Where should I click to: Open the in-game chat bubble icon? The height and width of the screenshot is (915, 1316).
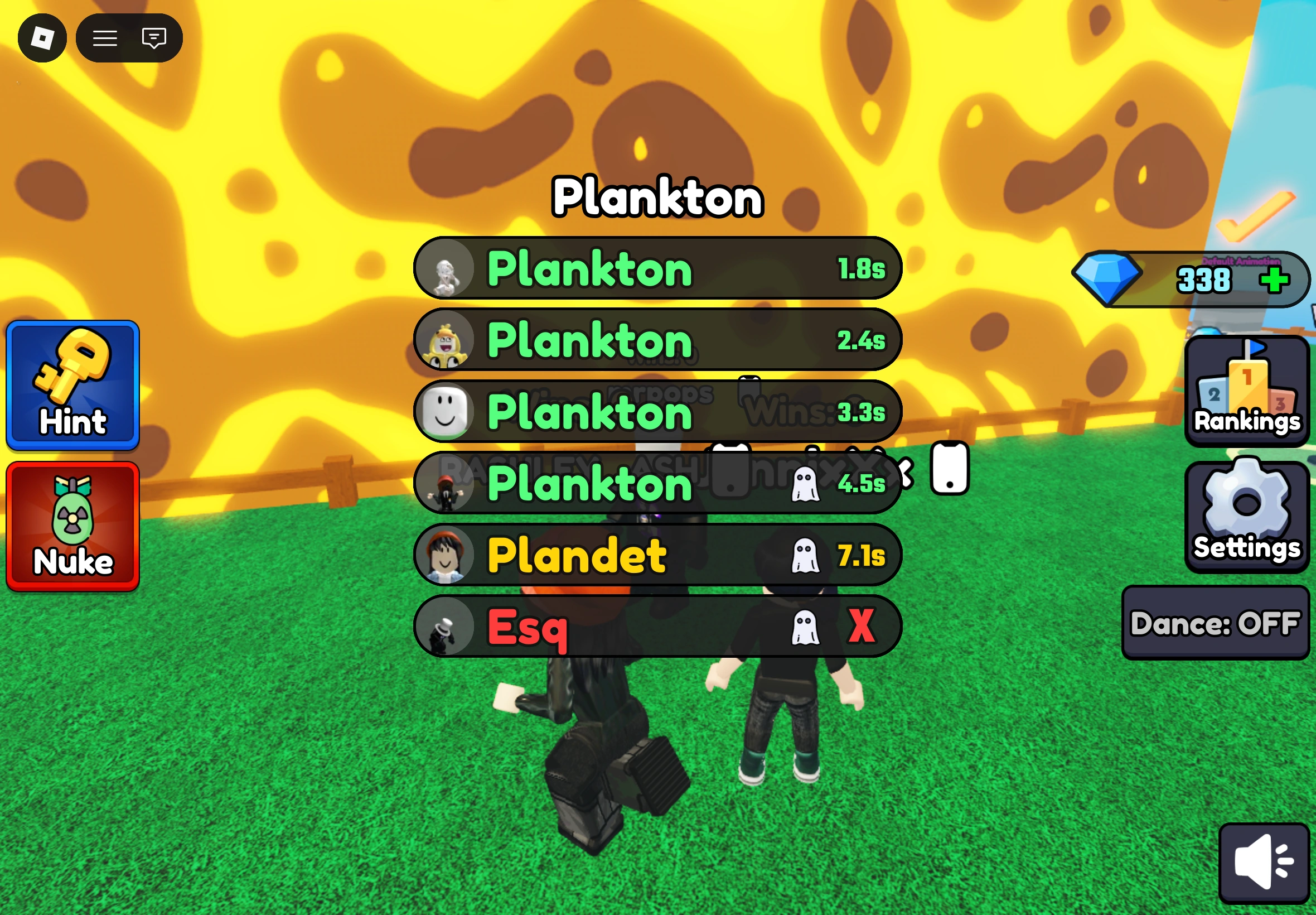click(x=152, y=38)
